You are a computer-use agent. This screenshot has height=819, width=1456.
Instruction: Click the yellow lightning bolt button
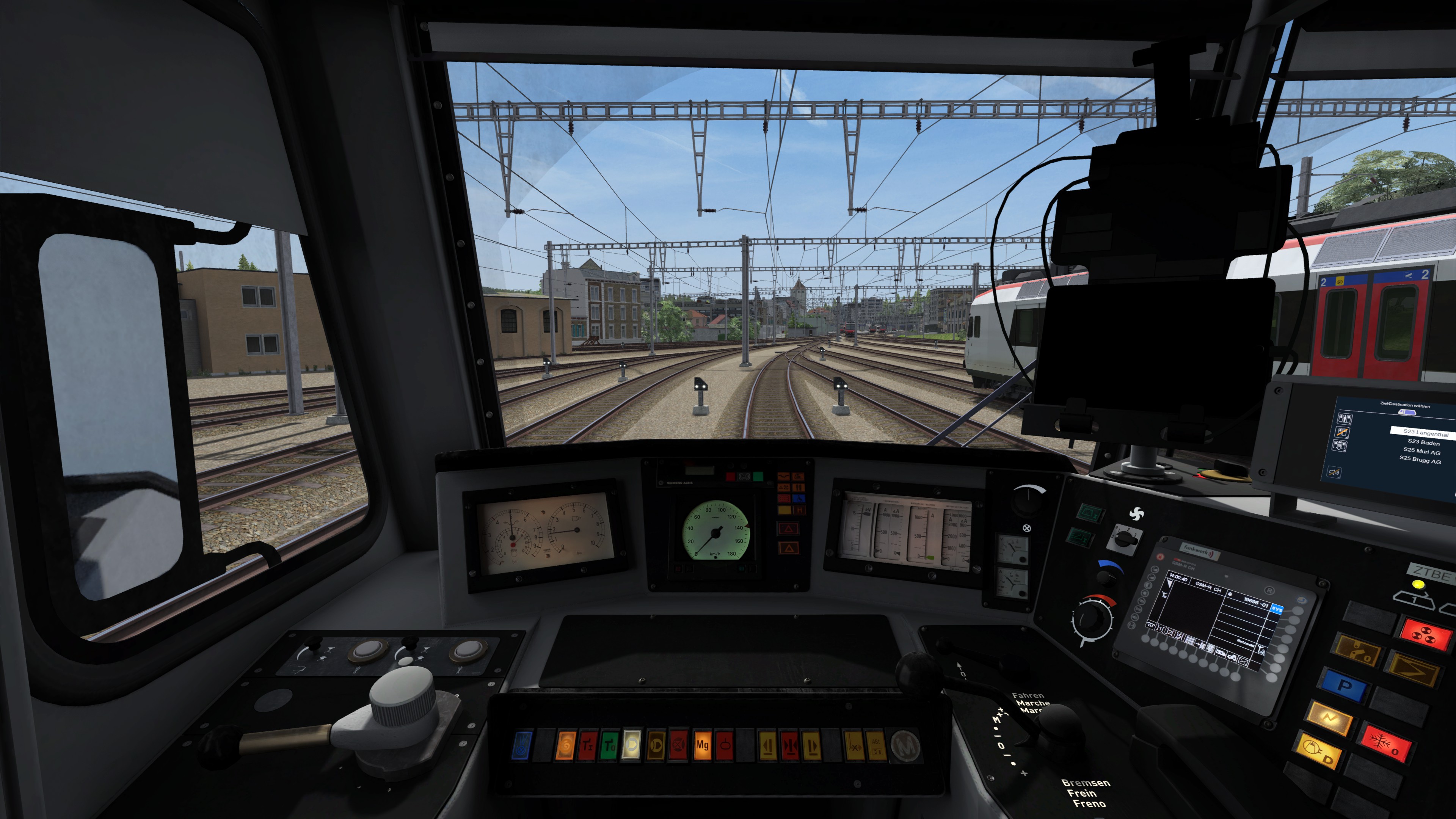tap(1328, 718)
